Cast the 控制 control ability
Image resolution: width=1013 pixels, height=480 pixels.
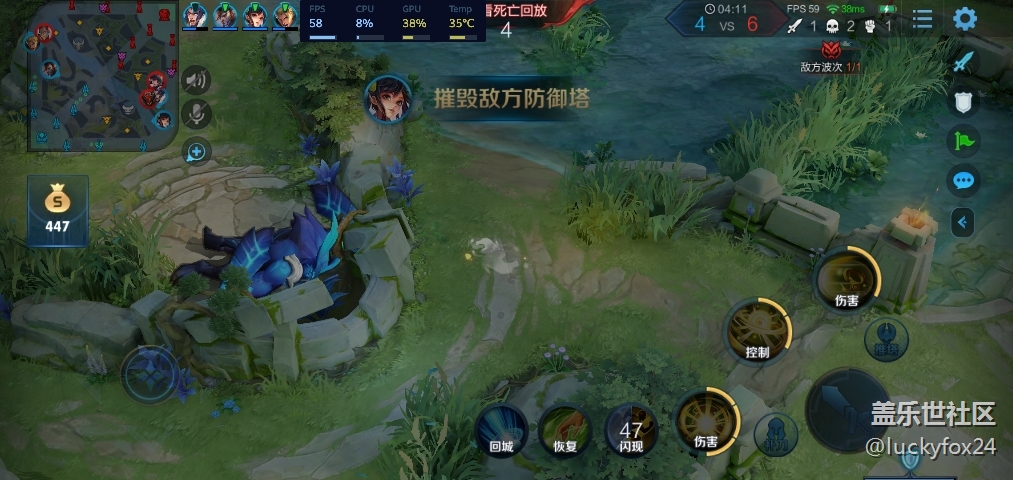pos(757,332)
